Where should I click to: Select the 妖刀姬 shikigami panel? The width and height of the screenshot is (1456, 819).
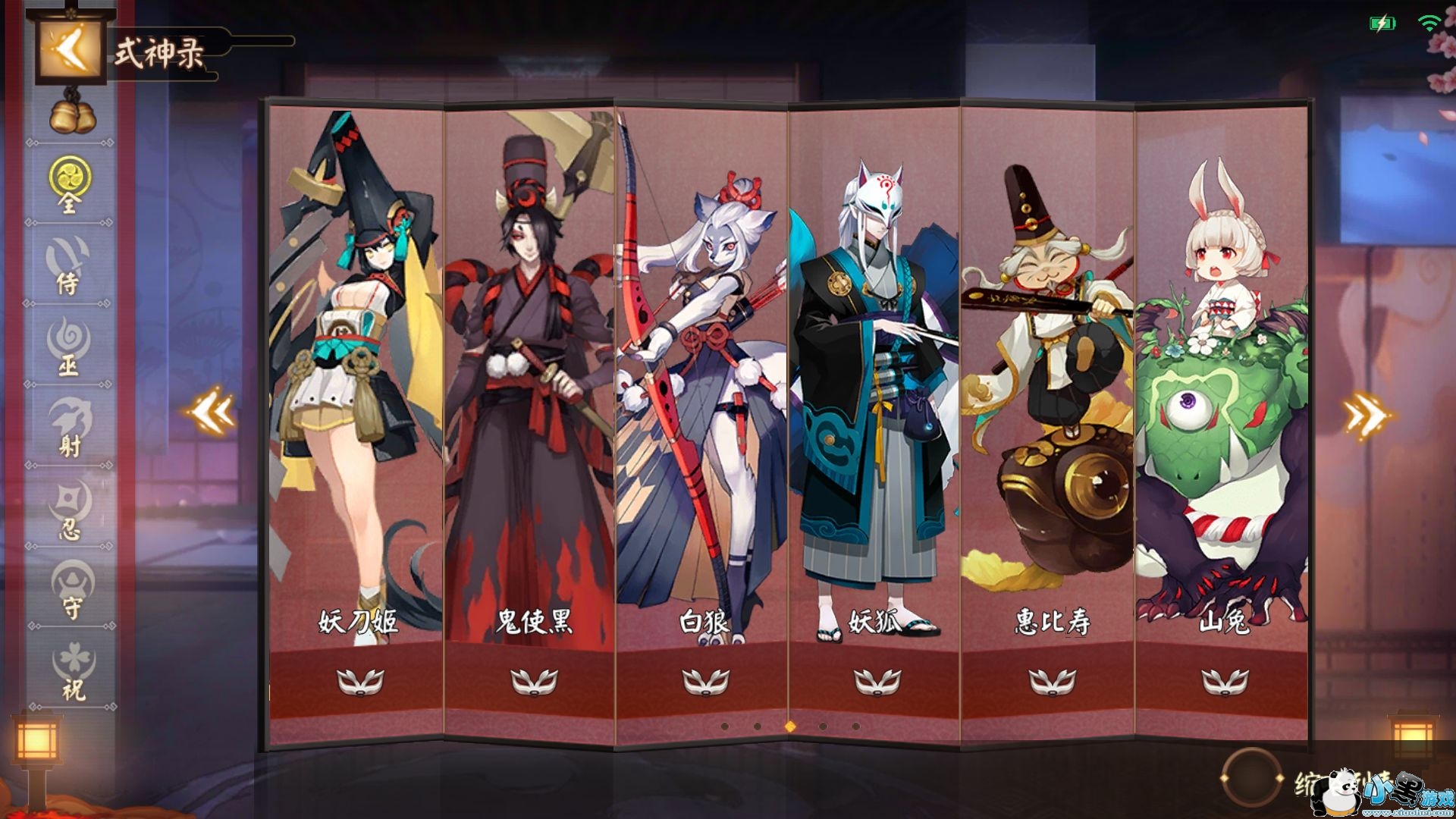pyautogui.click(x=356, y=379)
